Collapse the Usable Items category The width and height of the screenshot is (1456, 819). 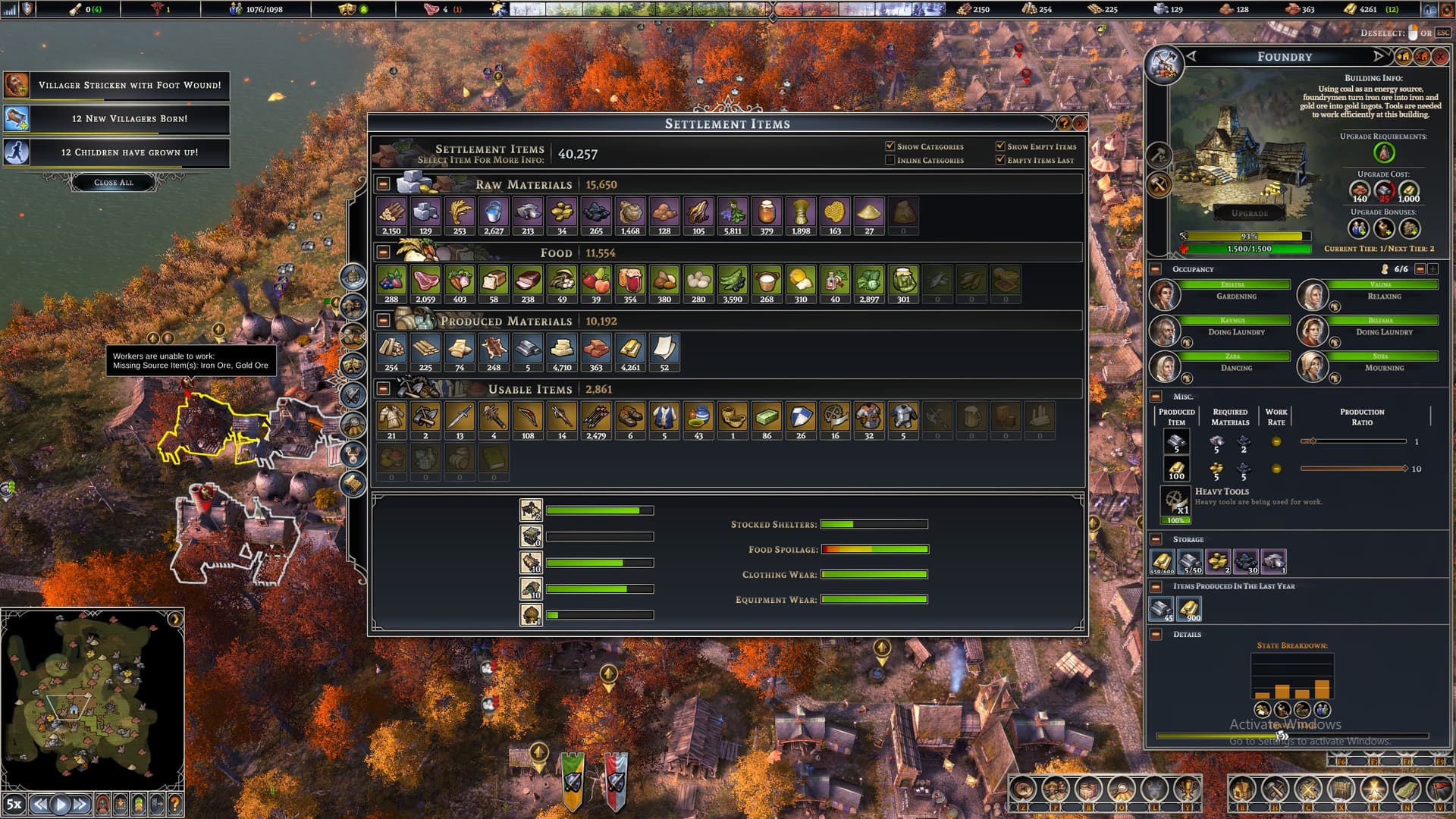384,389
